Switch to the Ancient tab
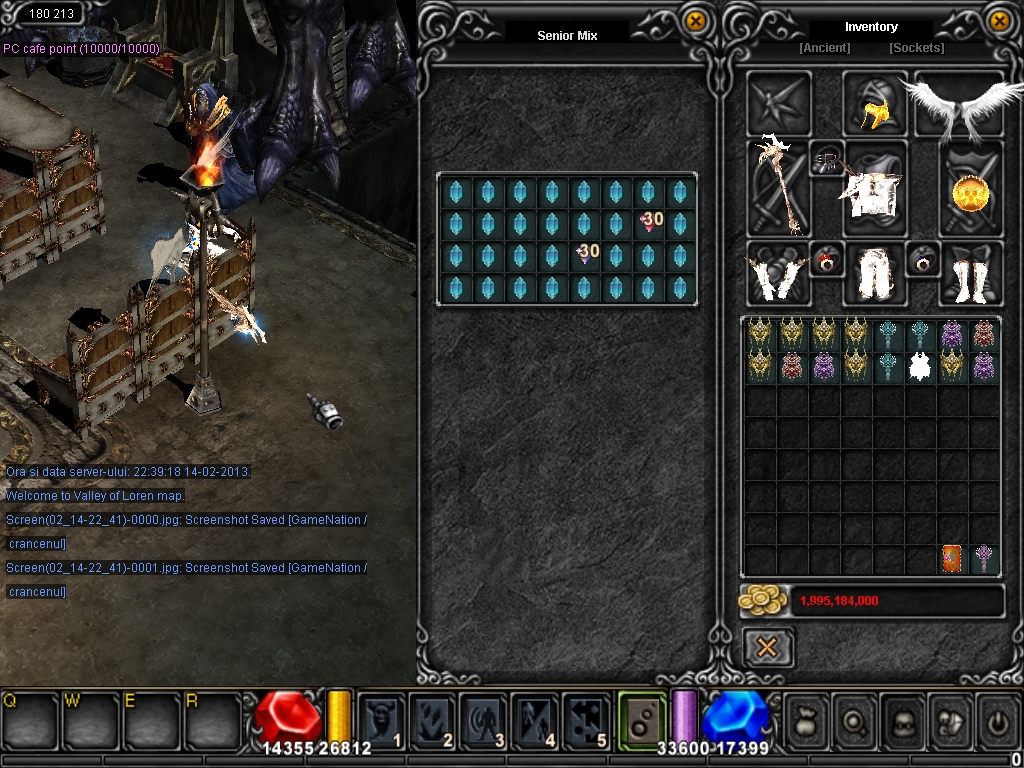Screen dimensions: 1024x768 [x=825, y=48]
